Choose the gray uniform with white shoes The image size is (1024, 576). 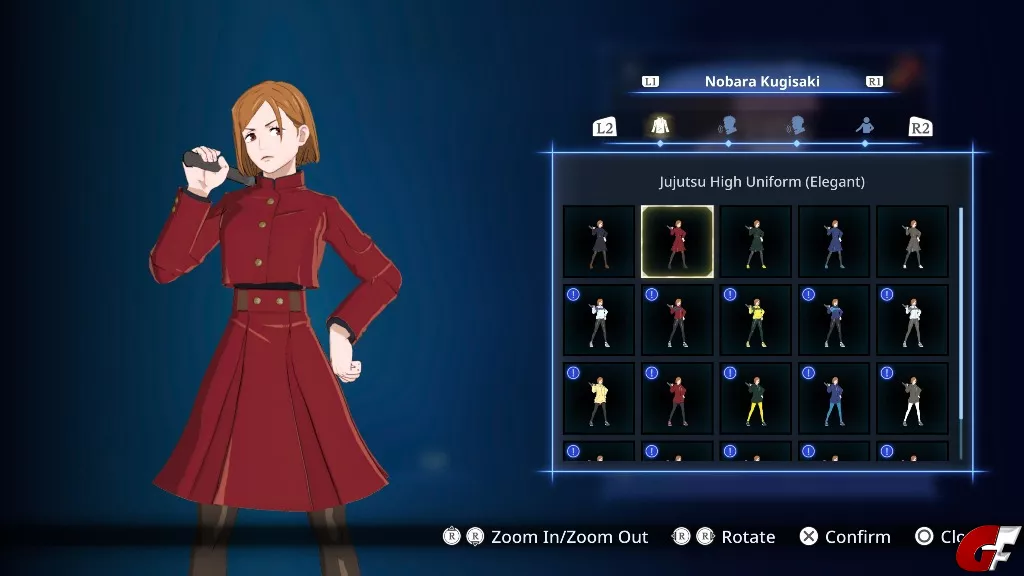(912, 242)
